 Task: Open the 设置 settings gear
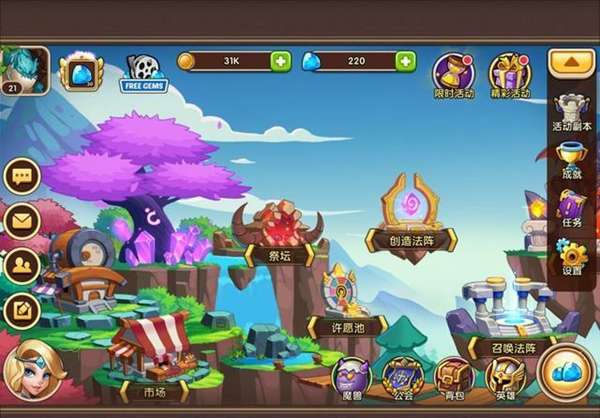pos(572,257)
